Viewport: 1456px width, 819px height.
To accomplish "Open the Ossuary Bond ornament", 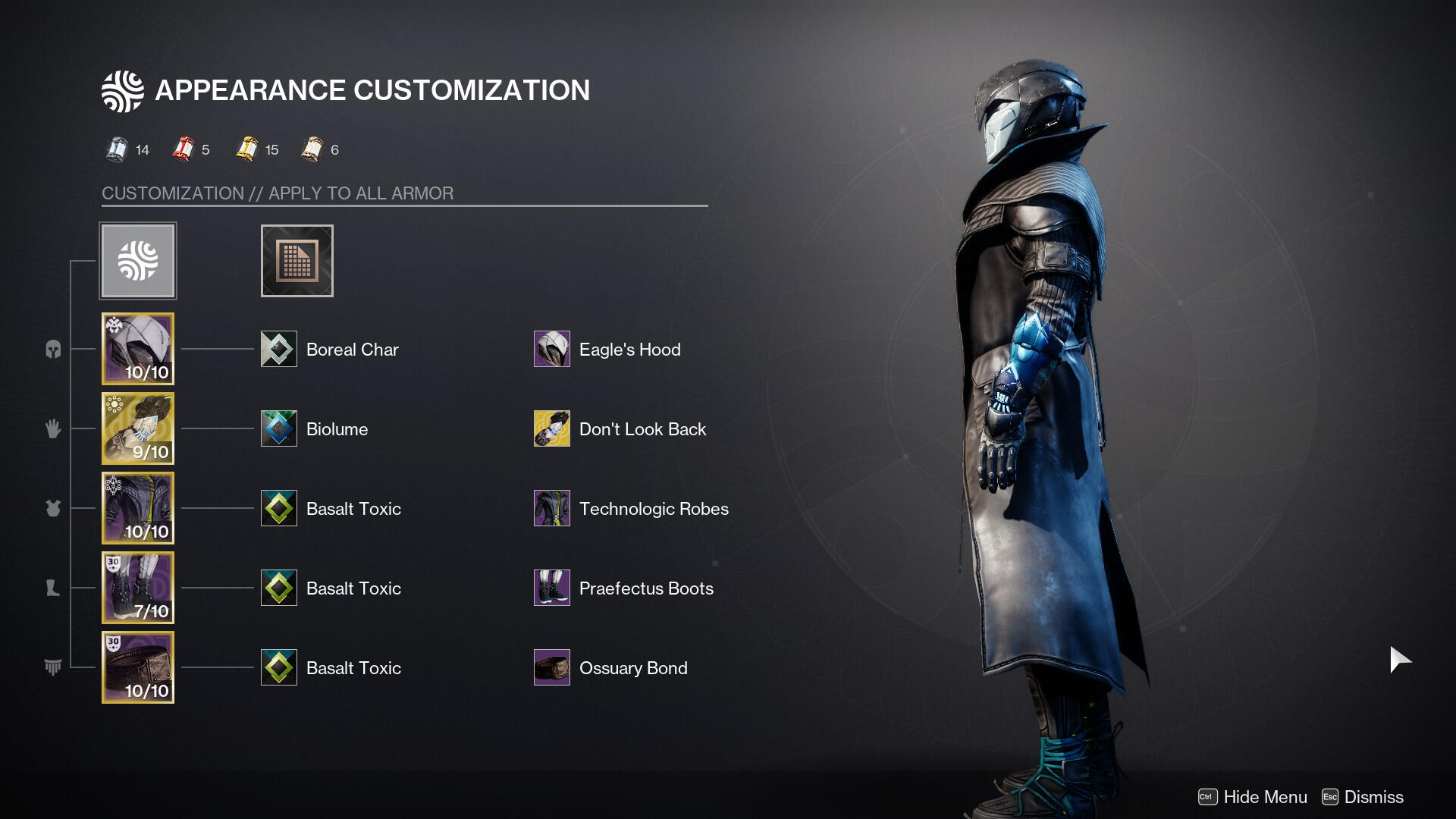I will (552, 667).
